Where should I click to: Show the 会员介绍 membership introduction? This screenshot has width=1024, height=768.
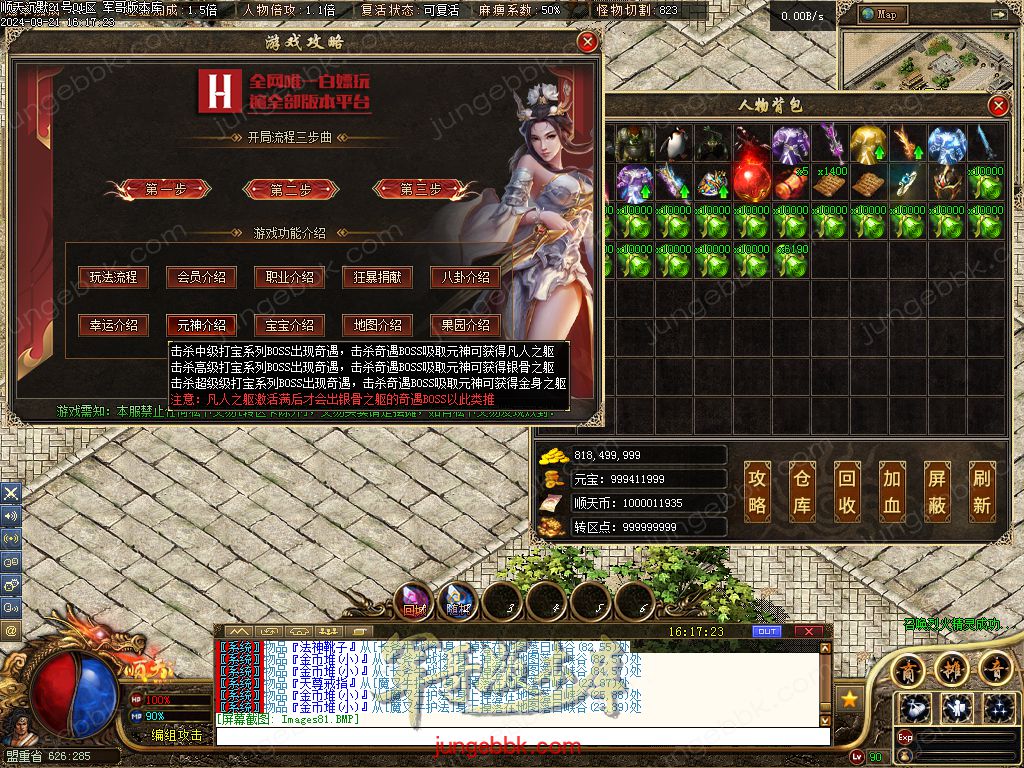pos(201,277)
